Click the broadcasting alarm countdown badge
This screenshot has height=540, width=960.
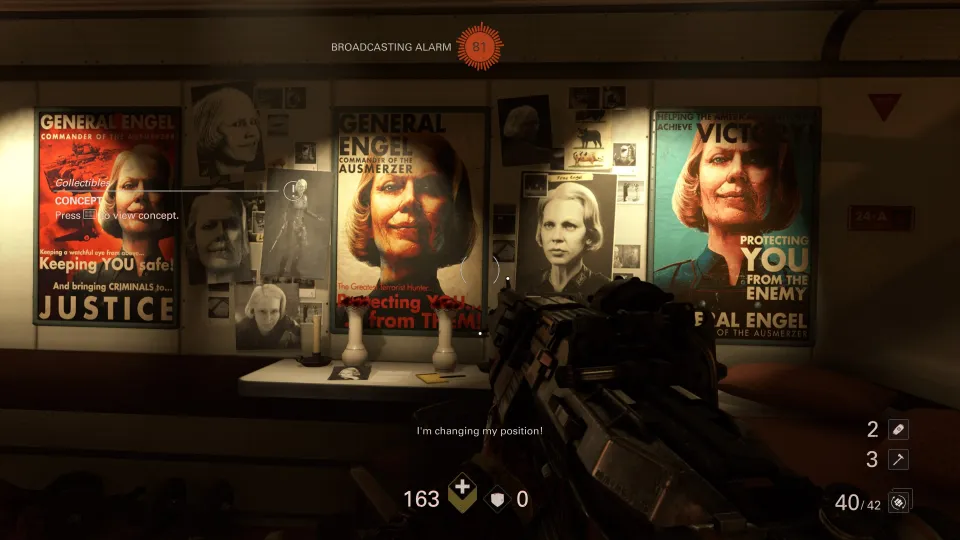point(481,46)
